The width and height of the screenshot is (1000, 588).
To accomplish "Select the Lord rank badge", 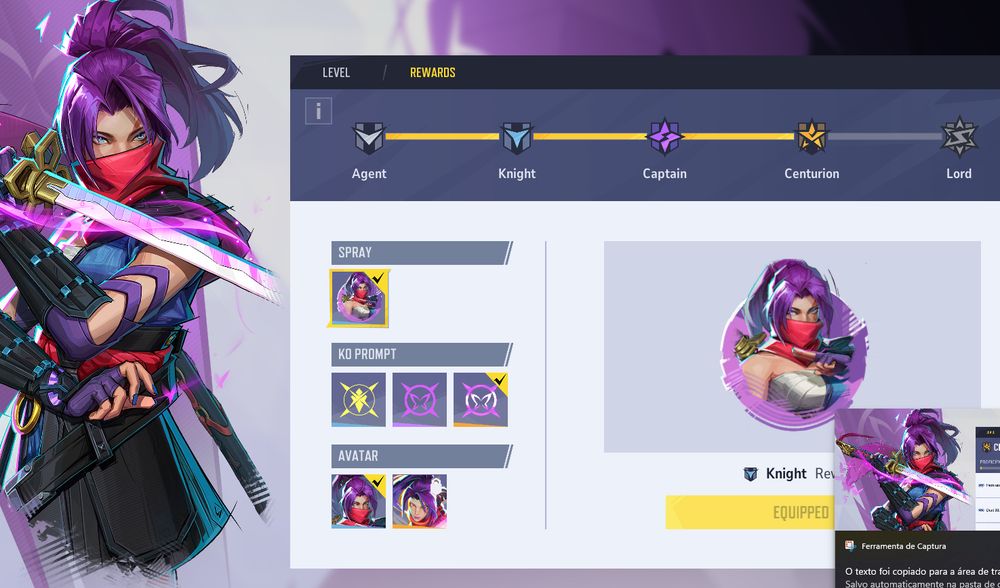I will click(x=959, y=137).
